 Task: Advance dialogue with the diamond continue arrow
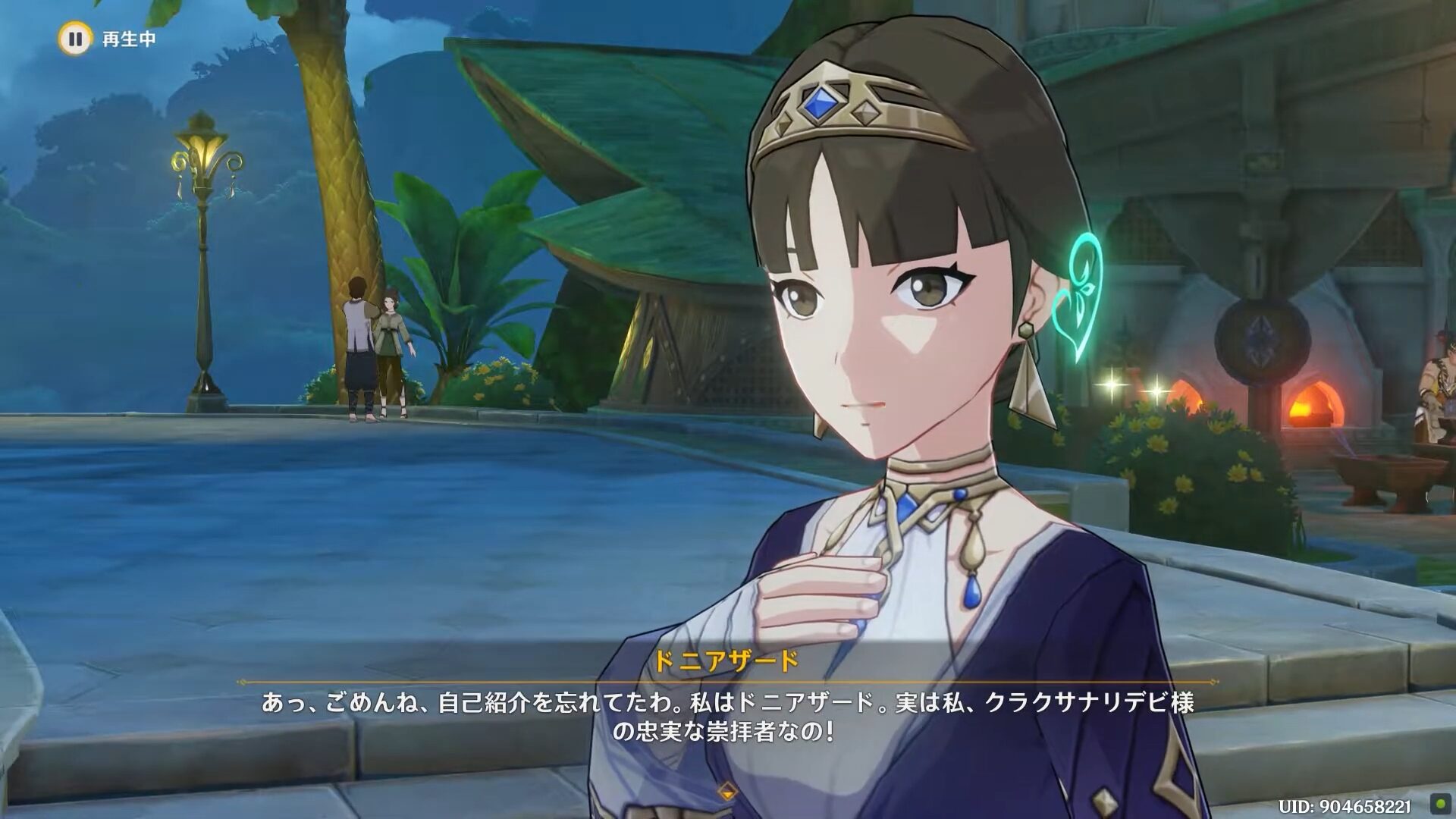[727, 792]
